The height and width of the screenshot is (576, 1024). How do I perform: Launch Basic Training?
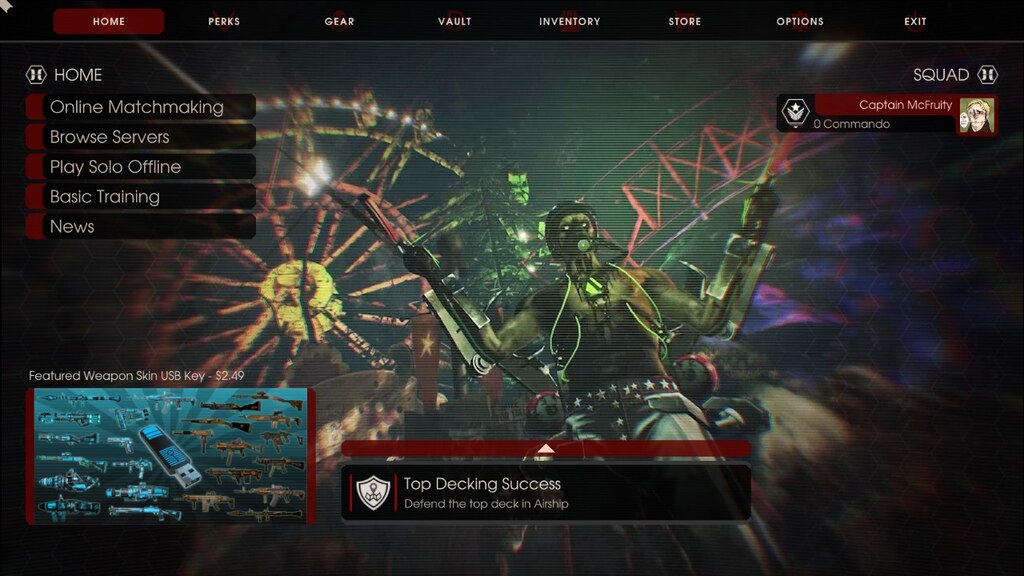pos(105,197)
